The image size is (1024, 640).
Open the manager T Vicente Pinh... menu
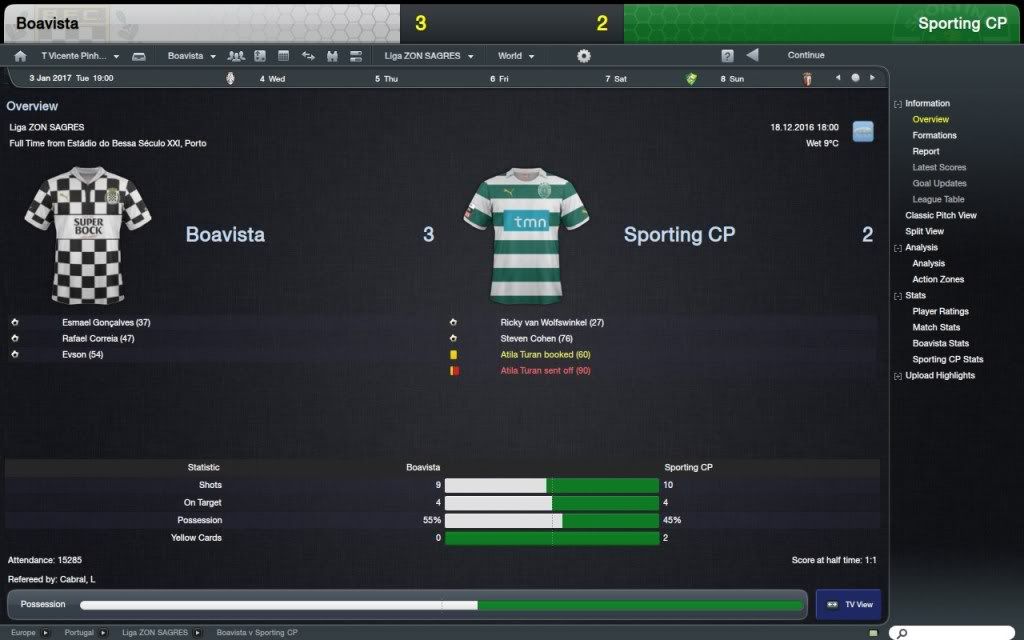[x=79, y=56]
